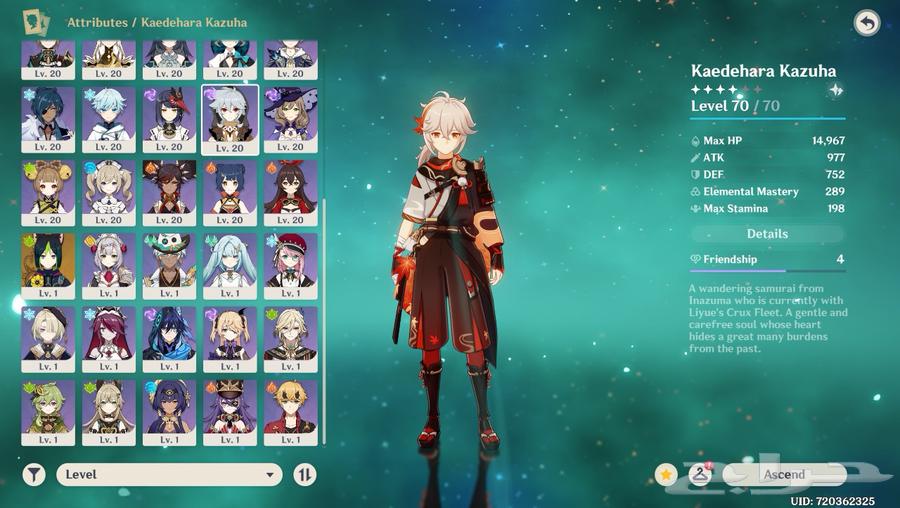900x508 pixels.
Task: Select Tighnari's fox-eared portrait
Action: click(48, 265)
